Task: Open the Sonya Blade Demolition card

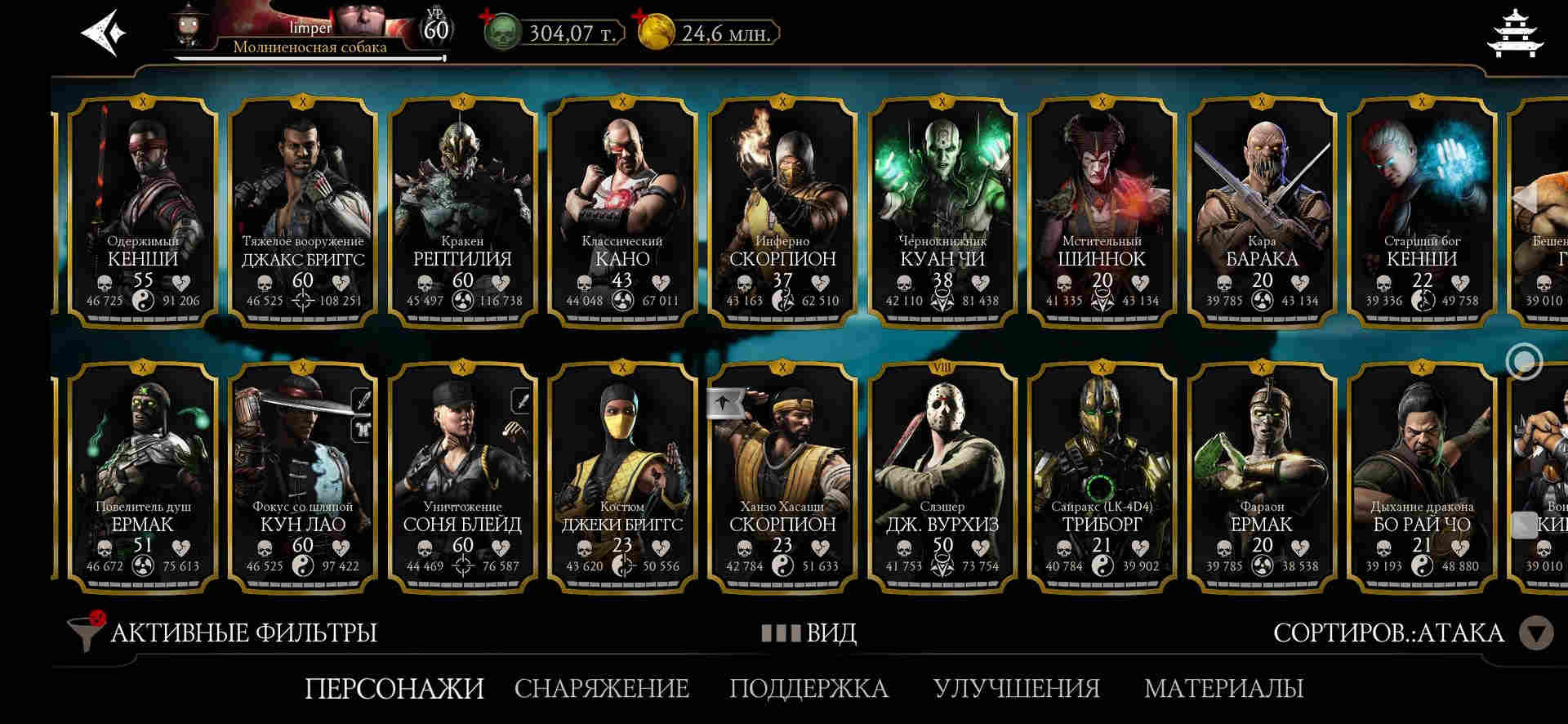Action: pyautogui.click(x=462, y=478)
